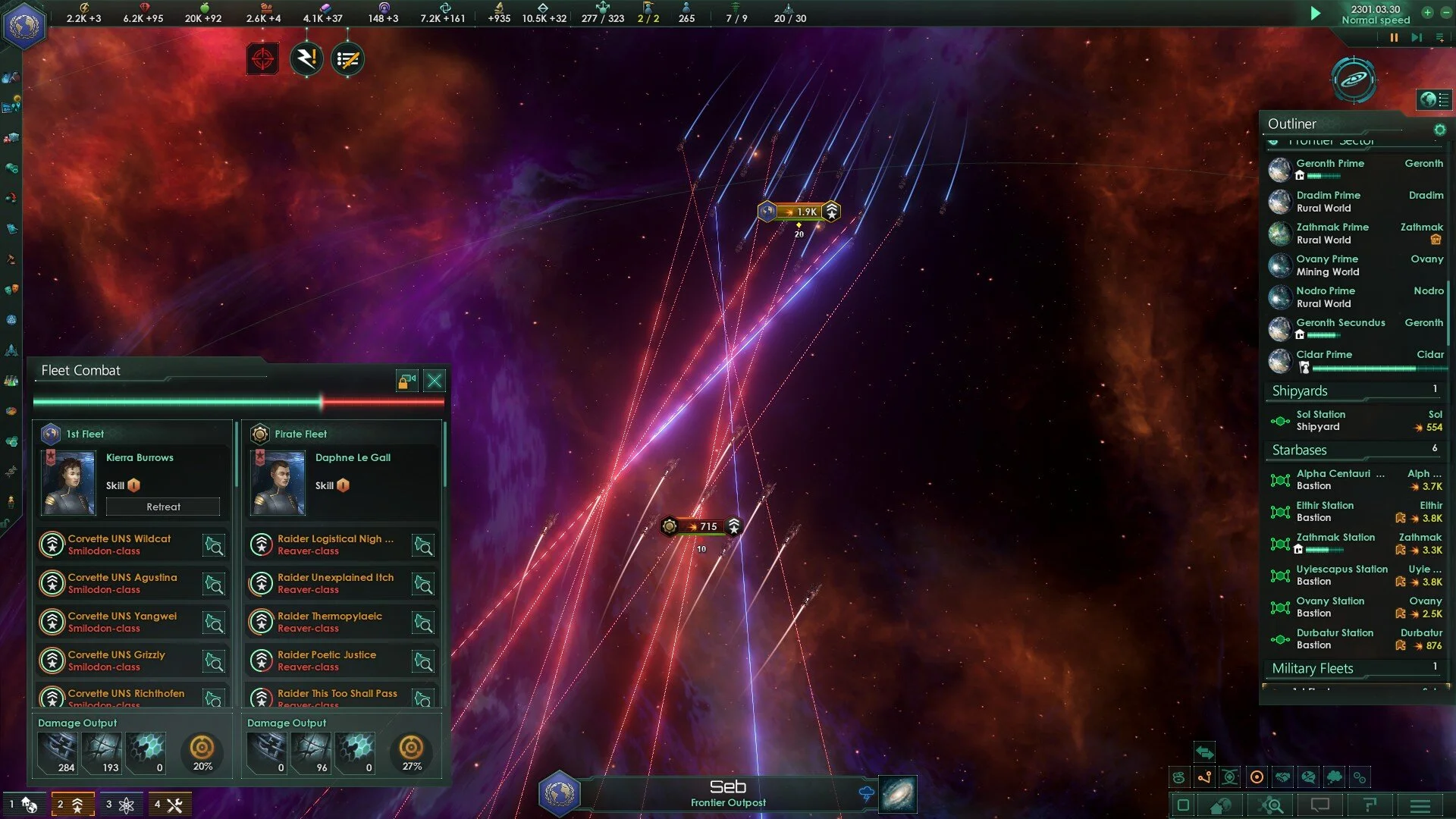
Task: Select control group 2 fleet tab
Action: (x=73, y=805)
